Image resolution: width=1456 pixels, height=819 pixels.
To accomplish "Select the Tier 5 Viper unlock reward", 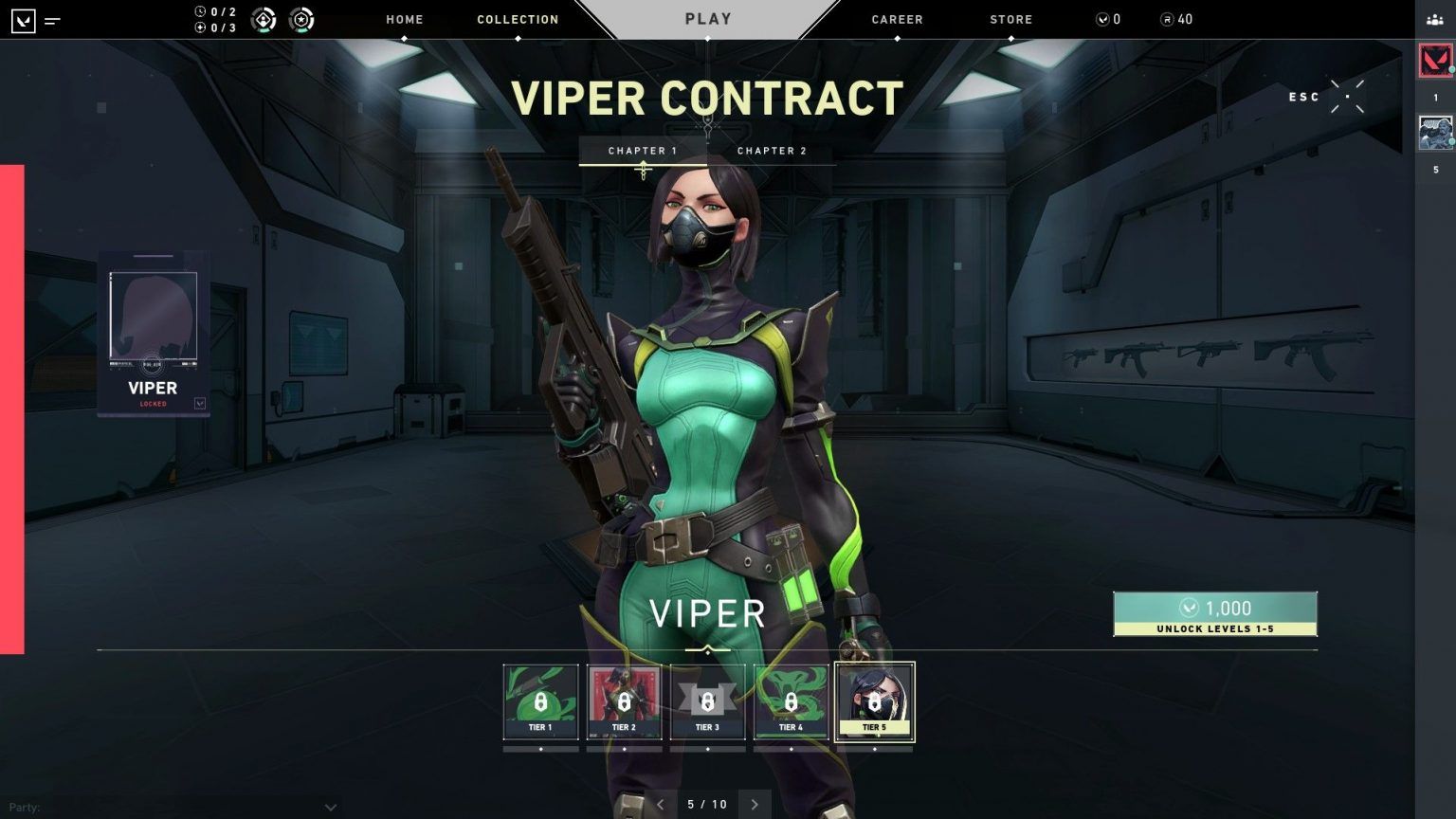I will [874, 701].
